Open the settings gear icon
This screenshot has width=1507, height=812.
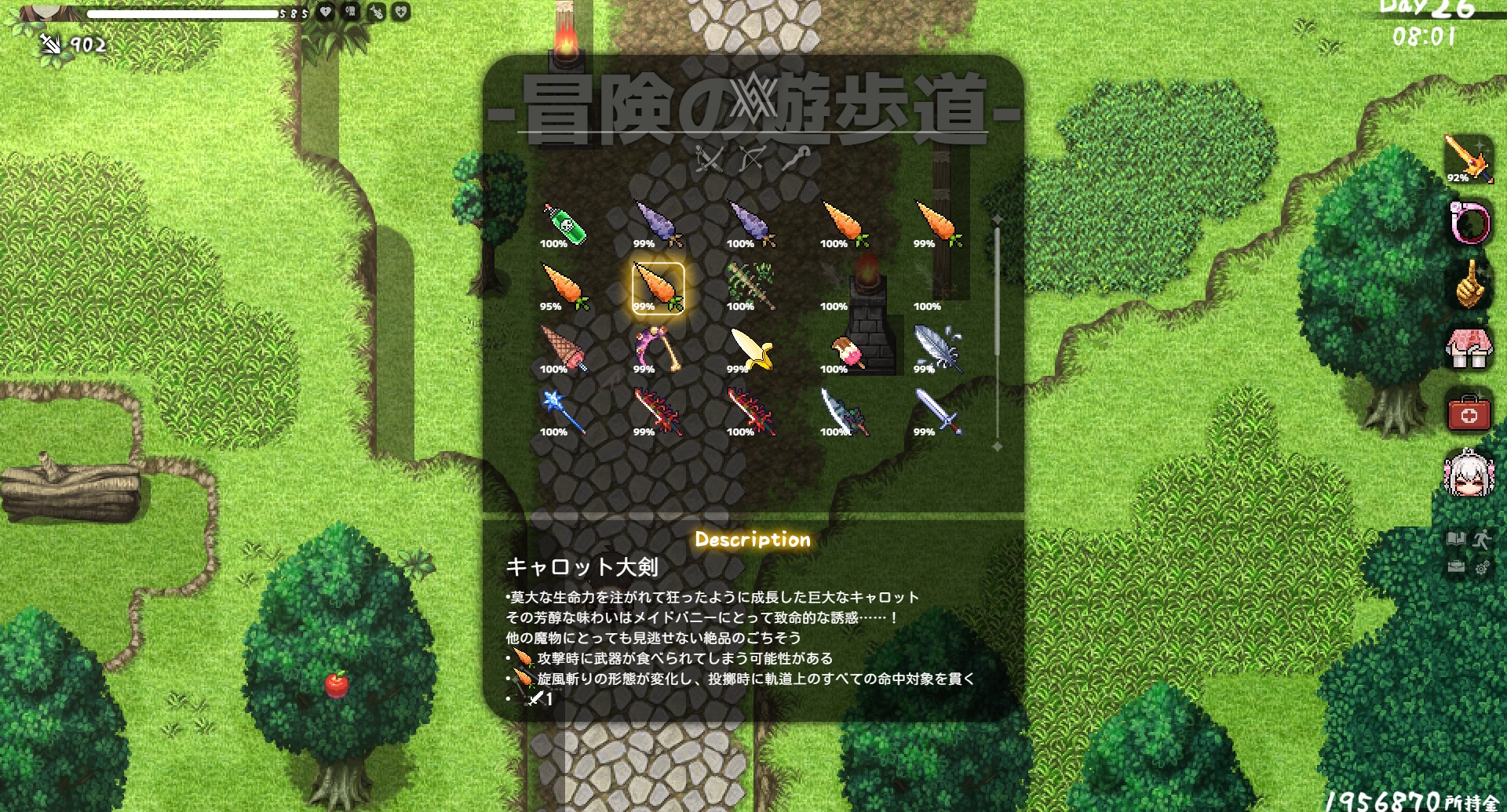tap(1482, 567)
